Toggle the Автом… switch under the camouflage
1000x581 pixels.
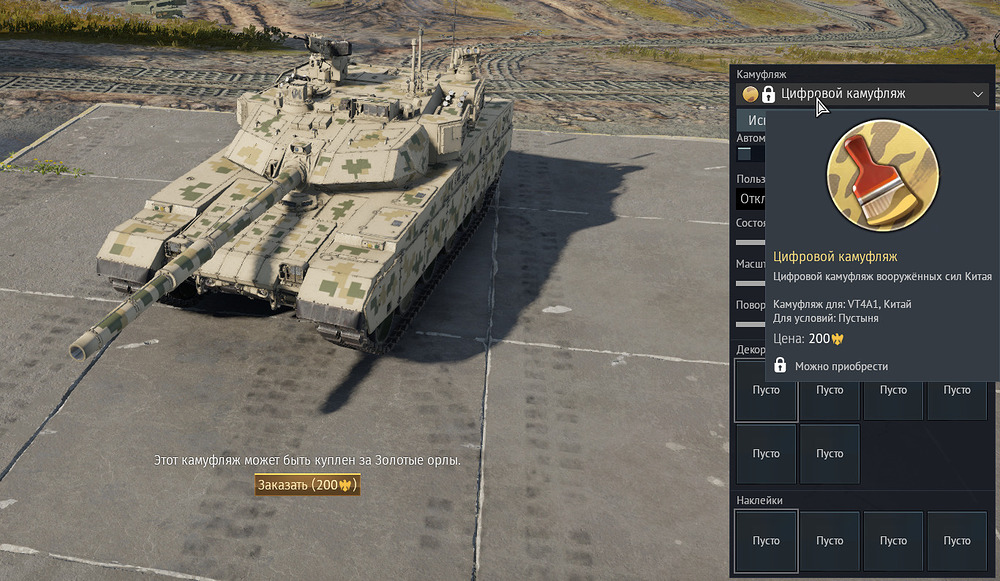coord(746,154)
